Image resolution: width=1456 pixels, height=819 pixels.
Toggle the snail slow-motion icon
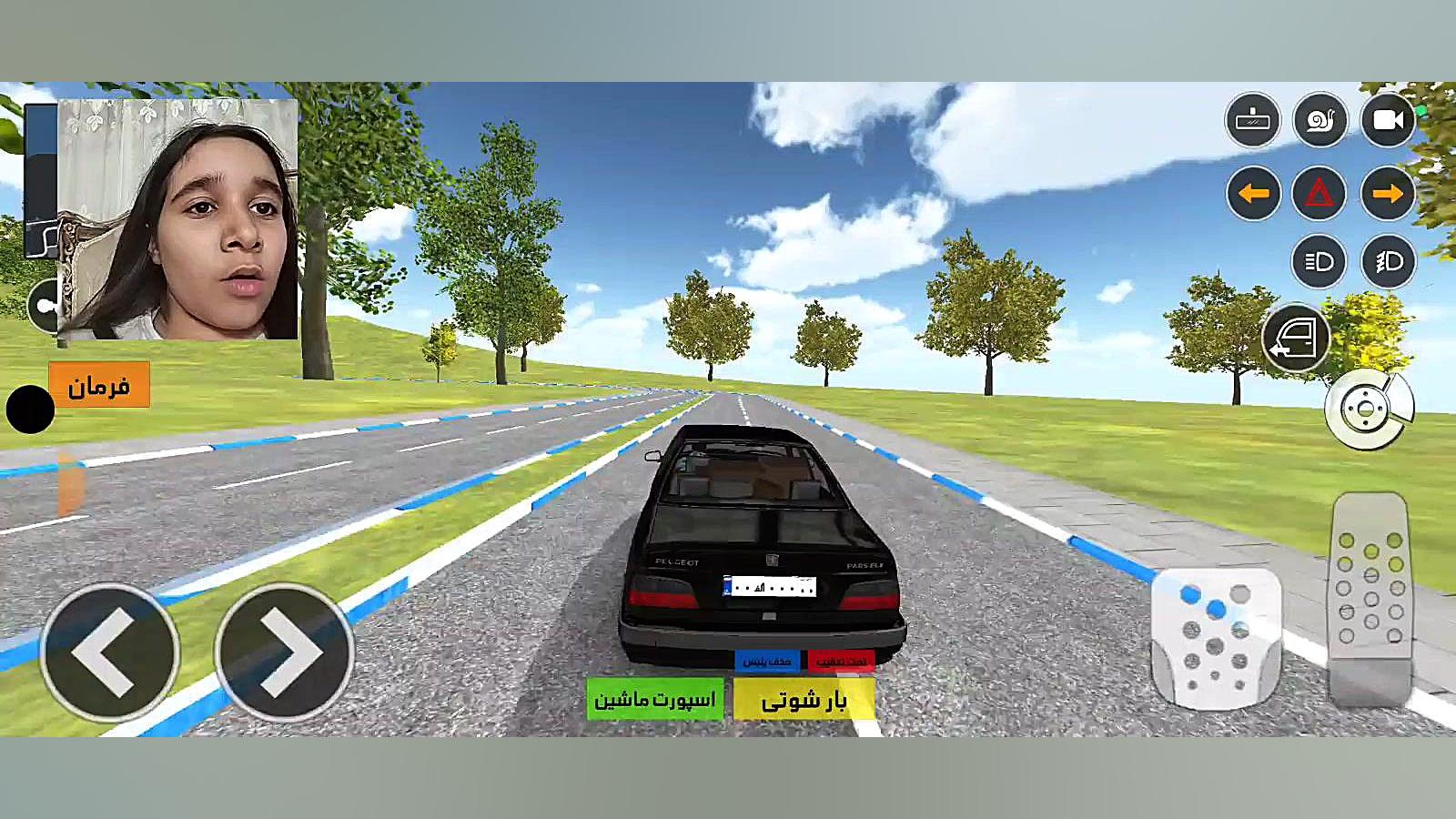(x=1319, y=120)
